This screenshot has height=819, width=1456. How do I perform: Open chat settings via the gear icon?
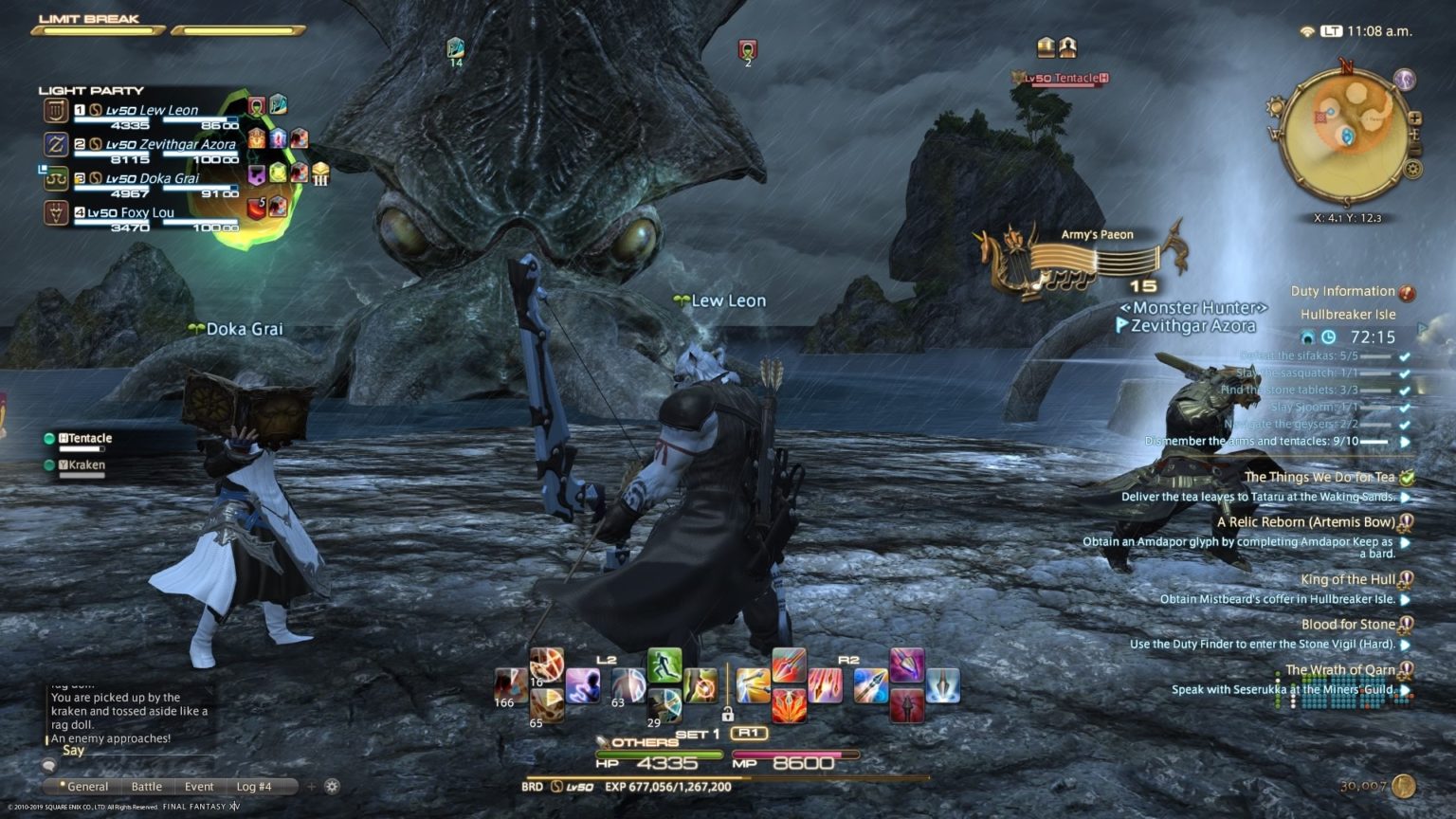[332, 787]
